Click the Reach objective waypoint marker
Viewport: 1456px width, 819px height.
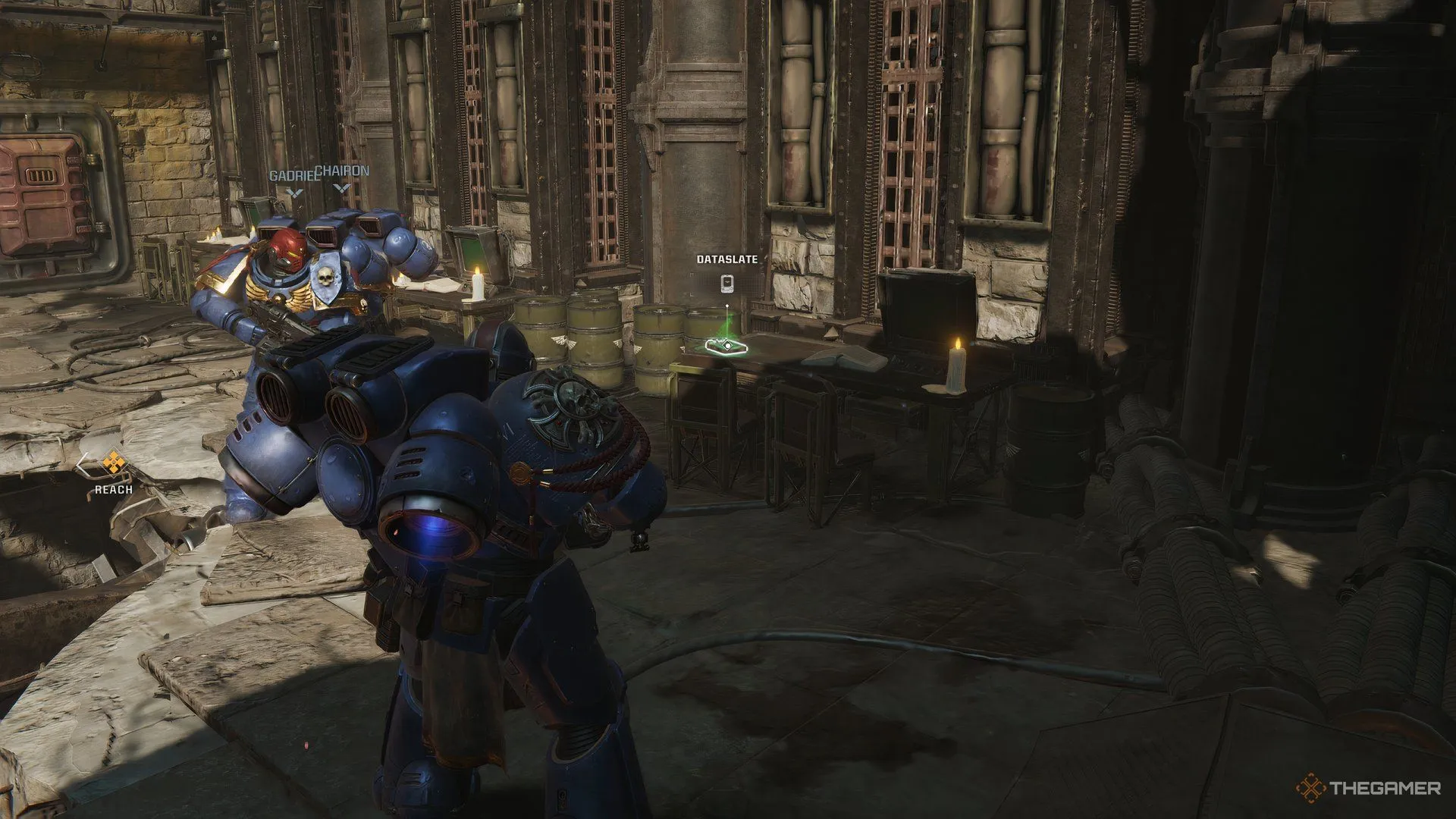point(114,461)
